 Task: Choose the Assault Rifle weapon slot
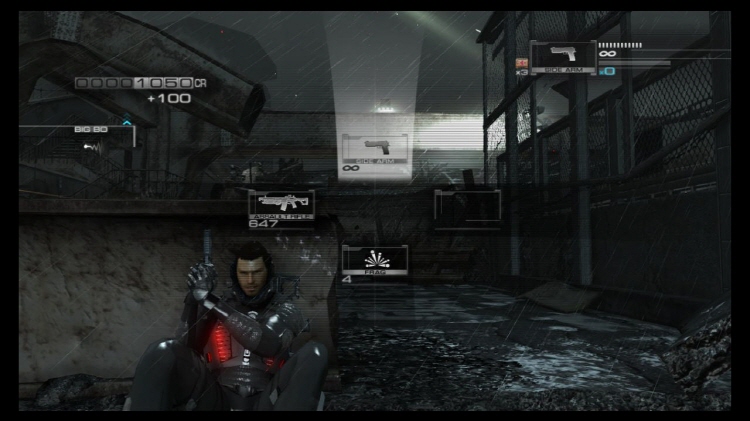(x=281, y=205)
